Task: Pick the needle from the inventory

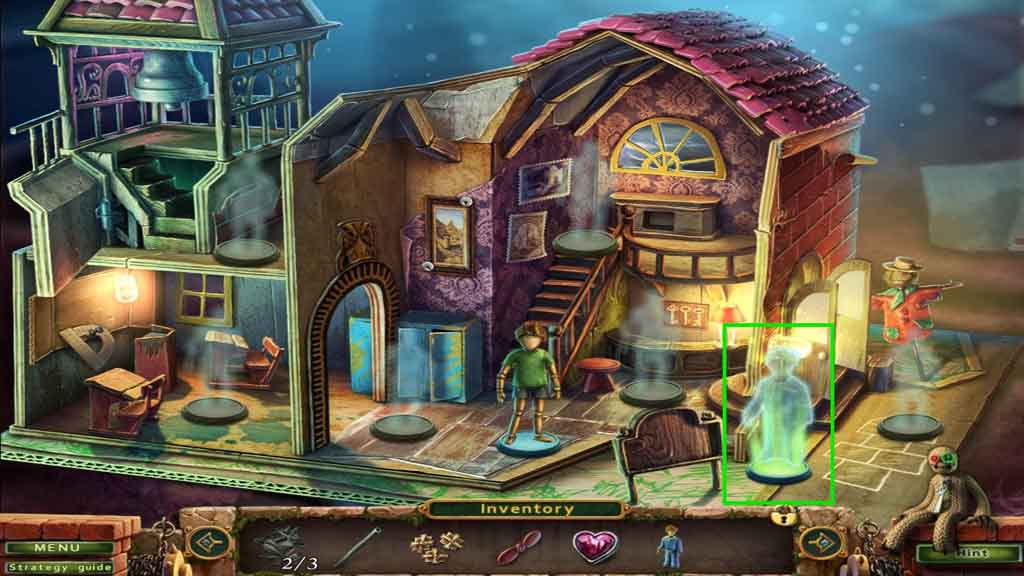Action: coord(356,547)
